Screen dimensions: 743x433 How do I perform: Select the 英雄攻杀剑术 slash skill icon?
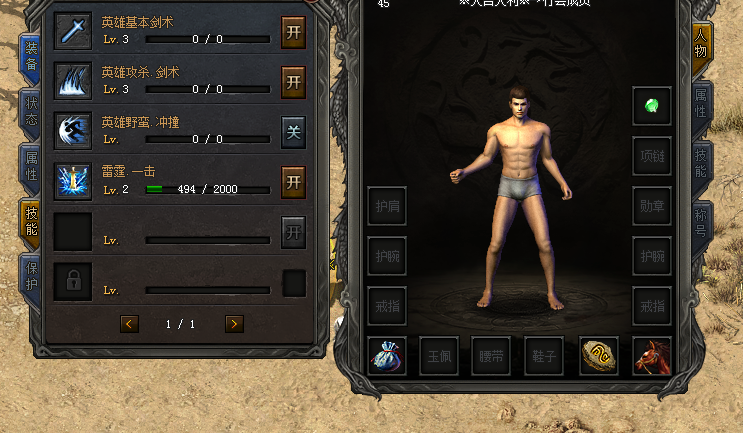pyautogui.click(x=73, y=81)
